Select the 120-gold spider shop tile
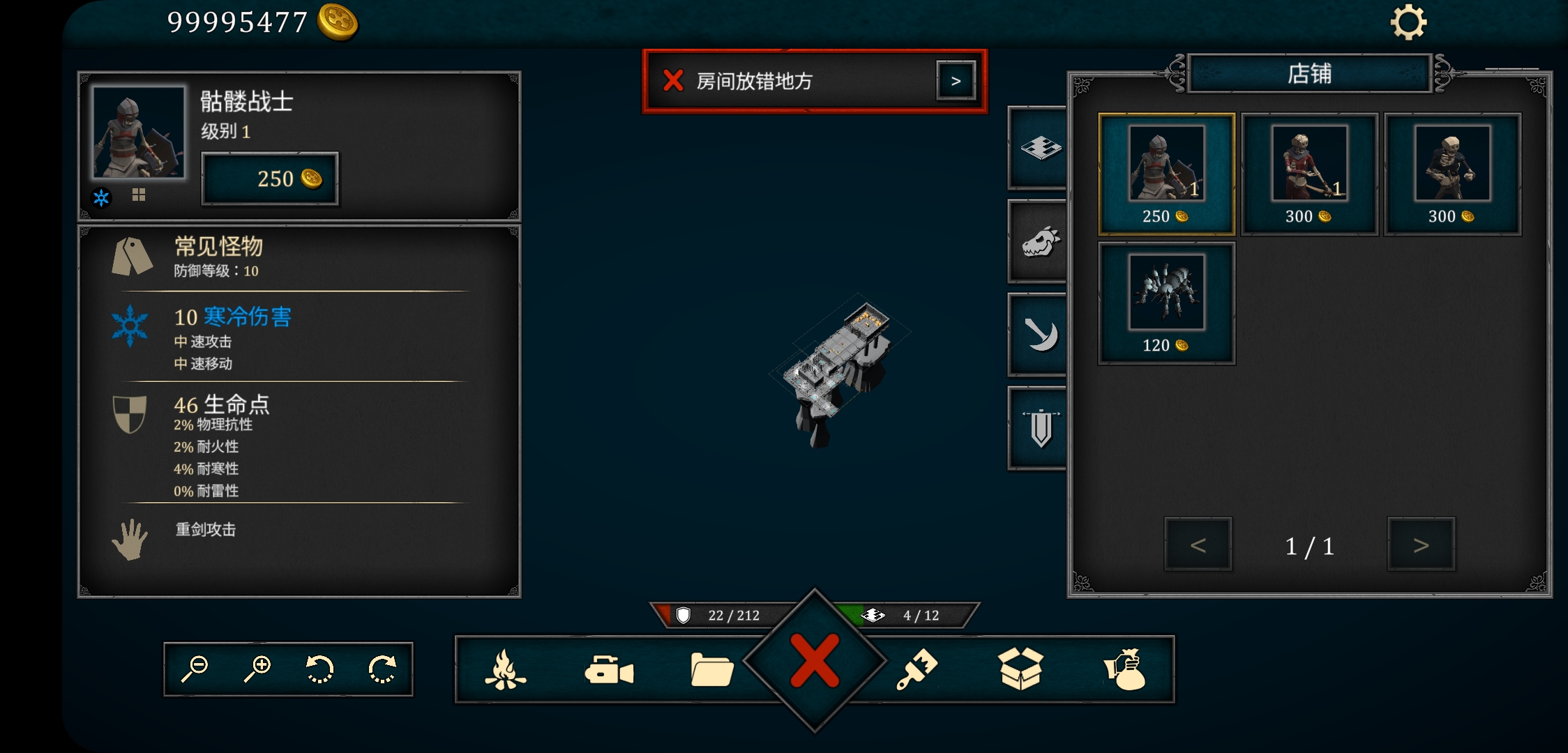 [x=1166, y=303]
